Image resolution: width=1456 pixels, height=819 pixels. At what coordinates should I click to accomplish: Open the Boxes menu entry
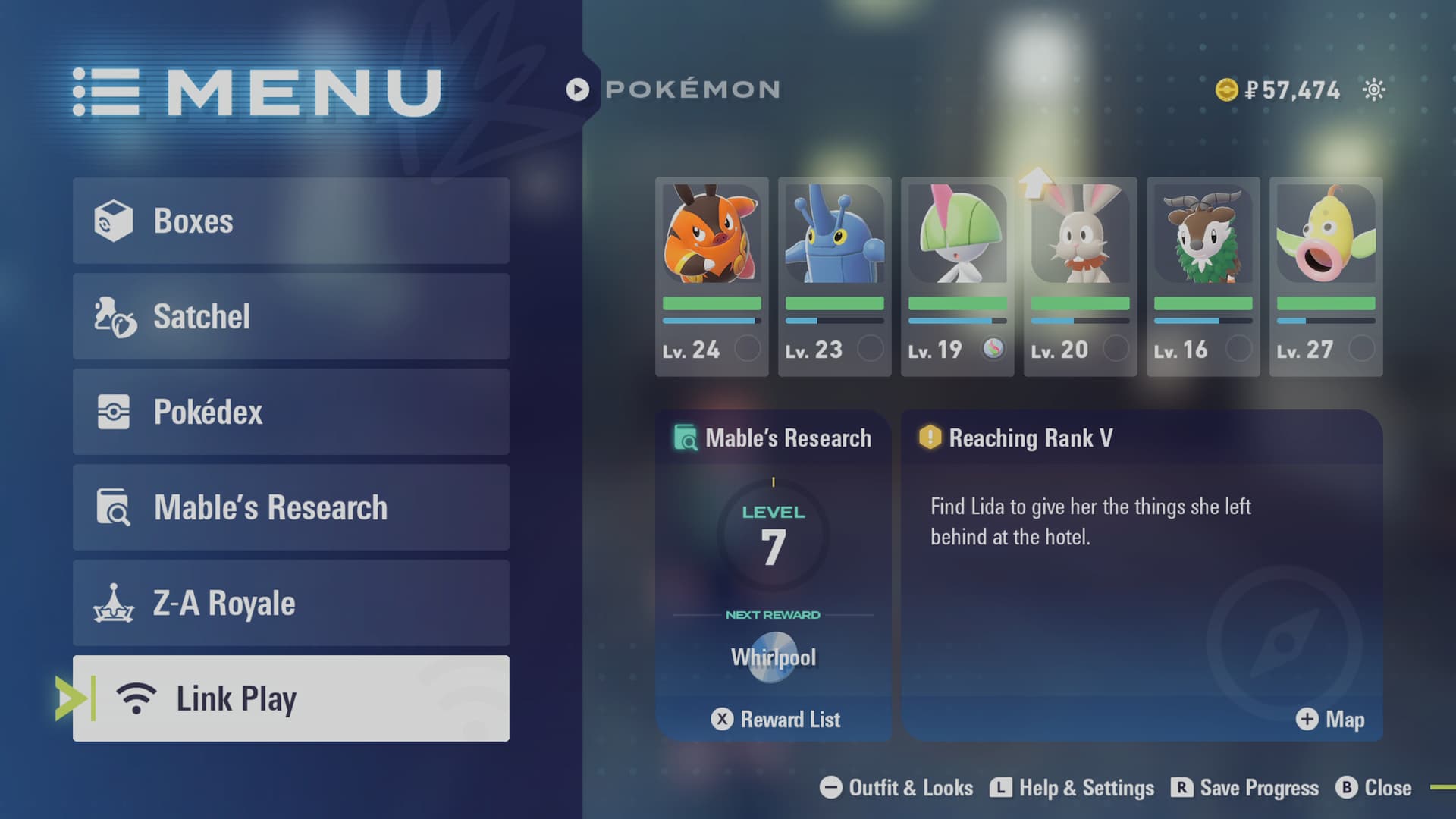[x=290, y=221]
